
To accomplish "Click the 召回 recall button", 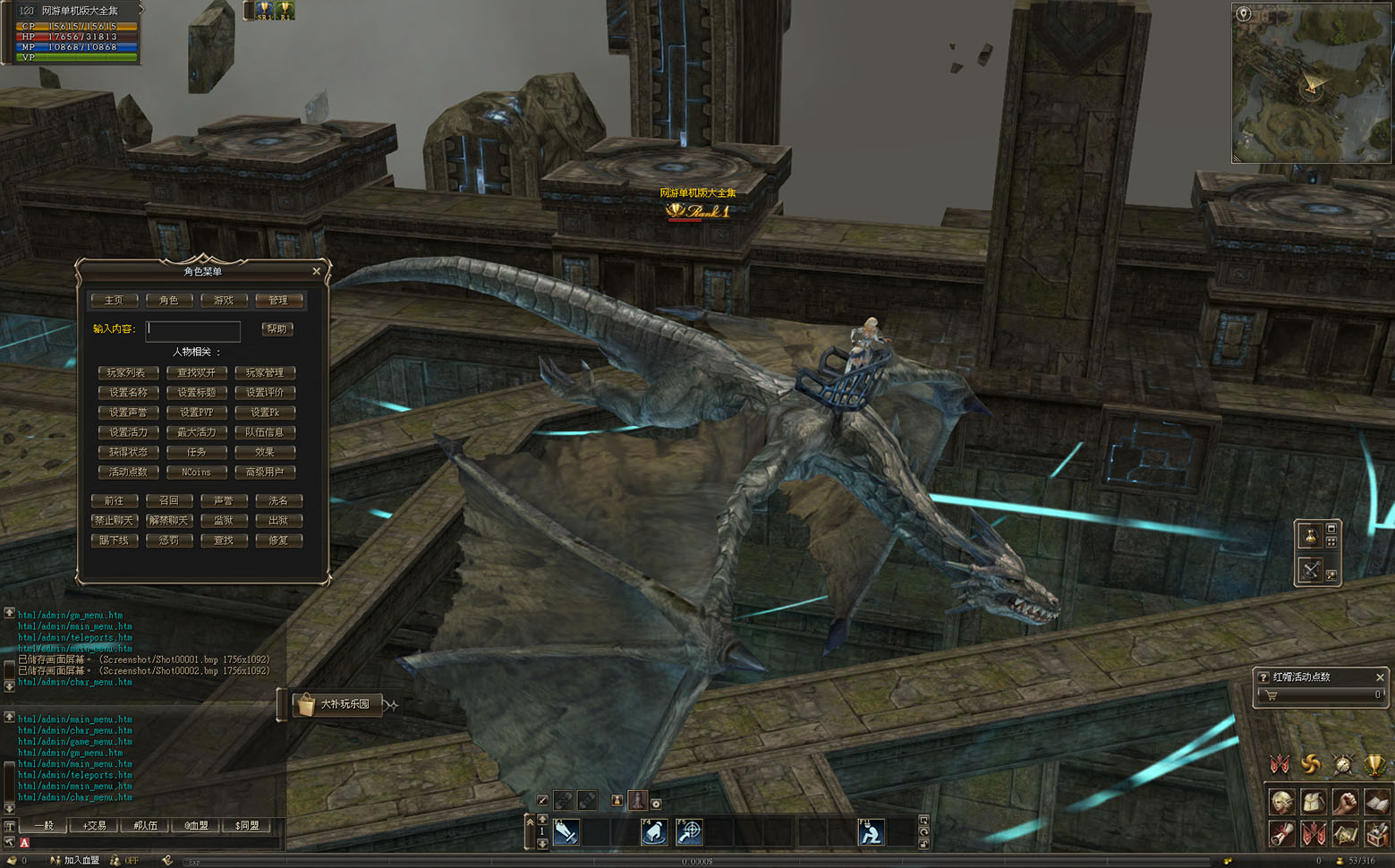I will (169, 501).
